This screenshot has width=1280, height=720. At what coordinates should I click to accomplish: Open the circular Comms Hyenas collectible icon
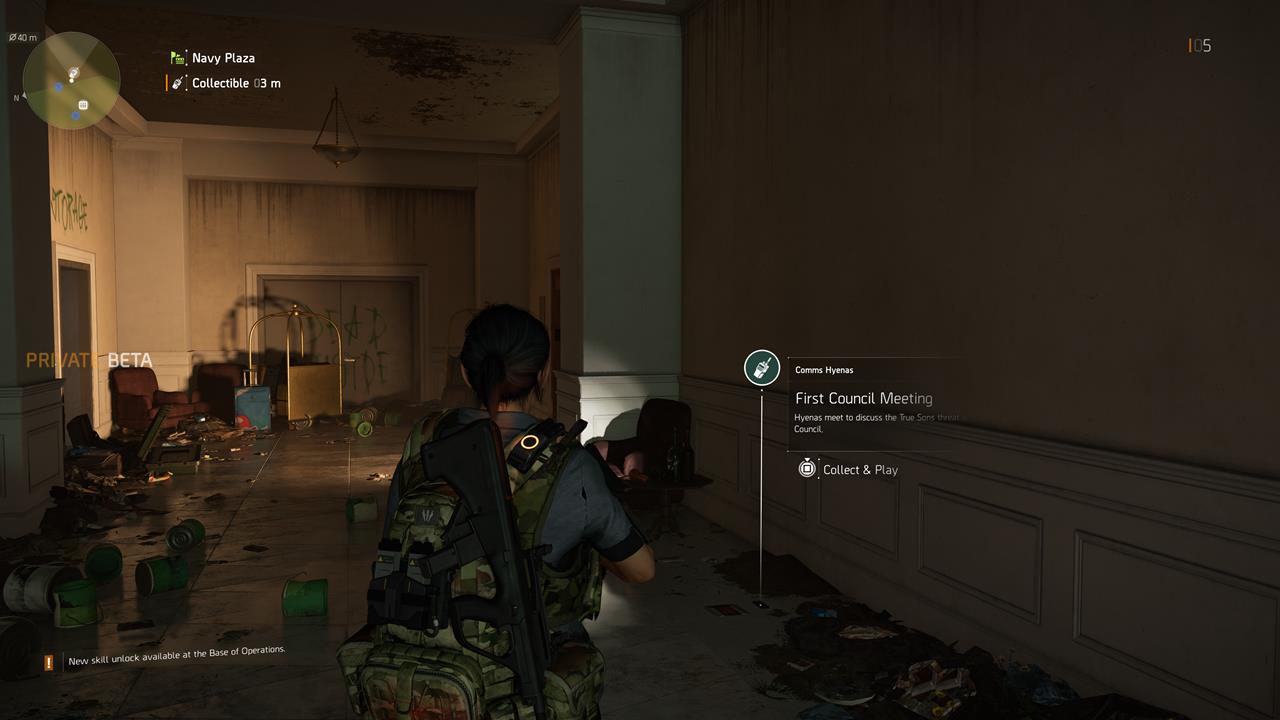[x=761, y=368]
